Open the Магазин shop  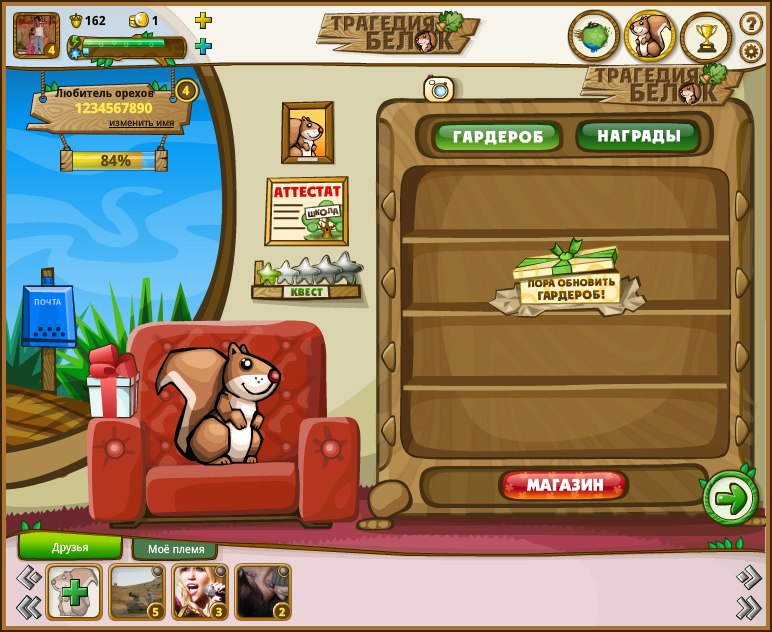[x=565, y=485]
